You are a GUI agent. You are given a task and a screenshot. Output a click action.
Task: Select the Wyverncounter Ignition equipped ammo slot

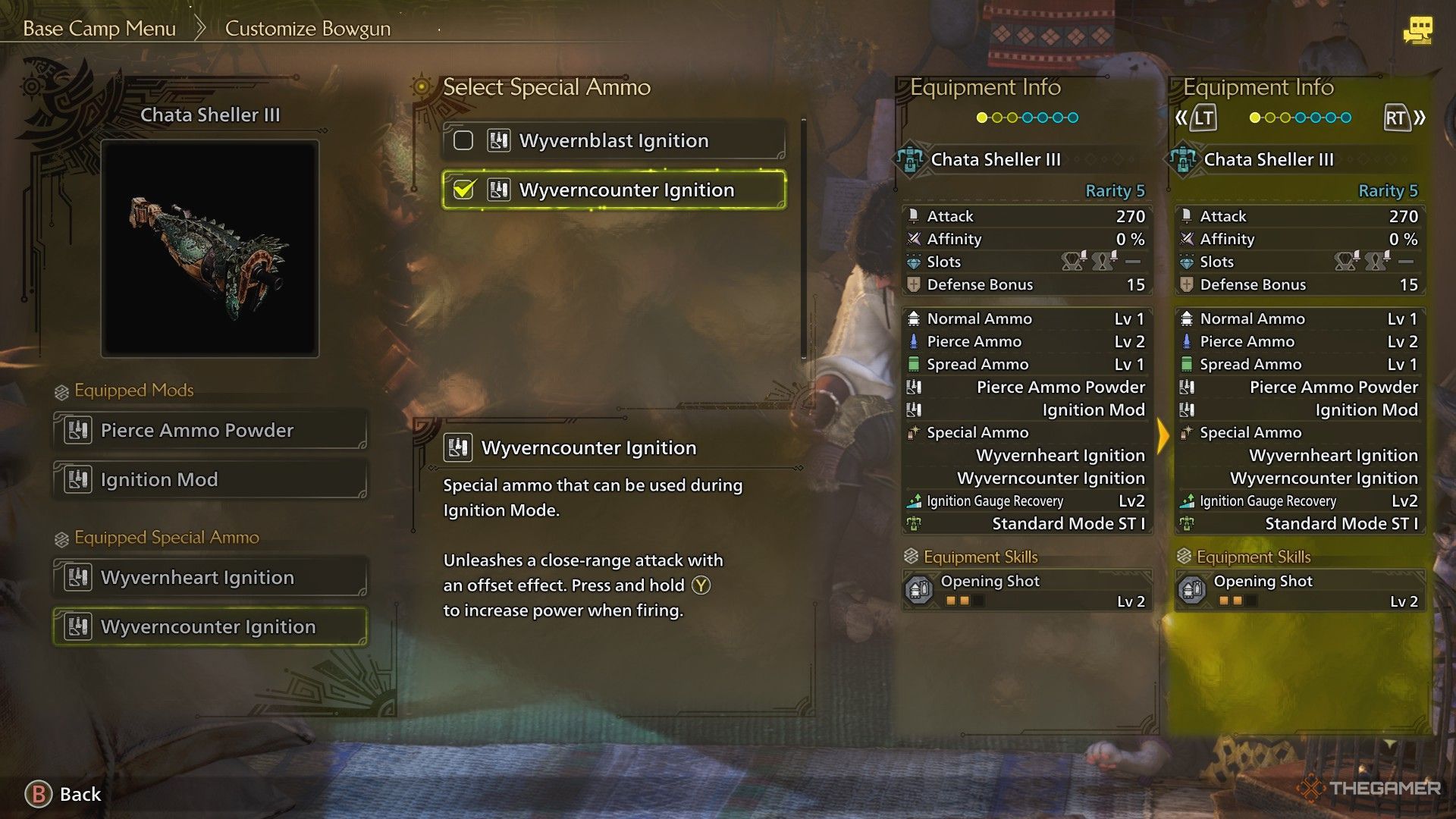pos(210,627)
